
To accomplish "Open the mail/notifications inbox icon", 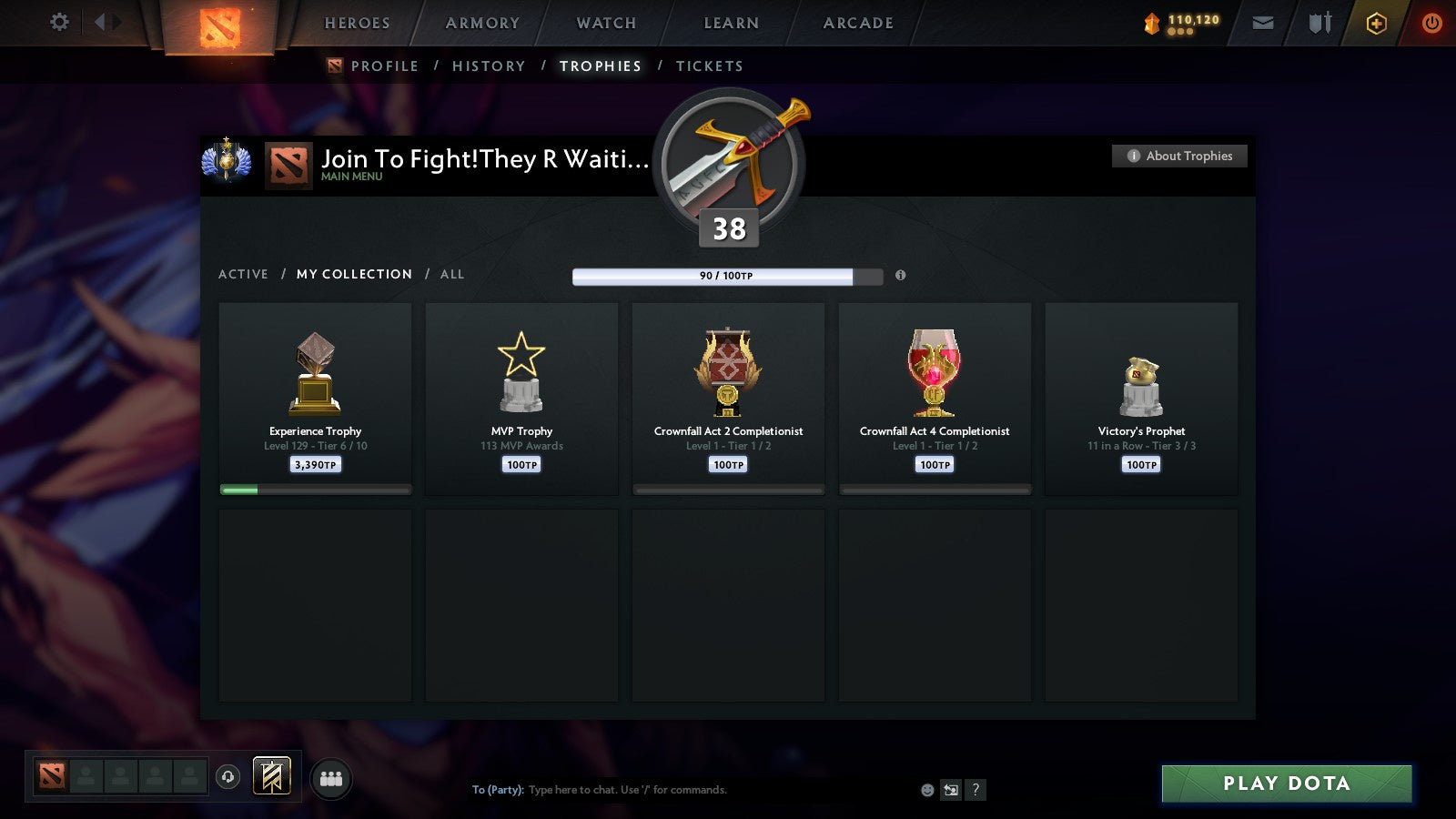I will point(1263,22).
